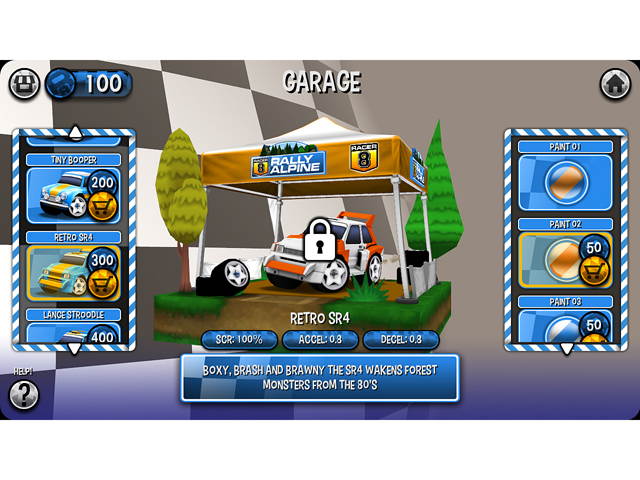Image resolution: width=640 pixels, height=480 pixels.
Task: Buy Tiny Booper with its cart button
Action: [x=102, y=206]
